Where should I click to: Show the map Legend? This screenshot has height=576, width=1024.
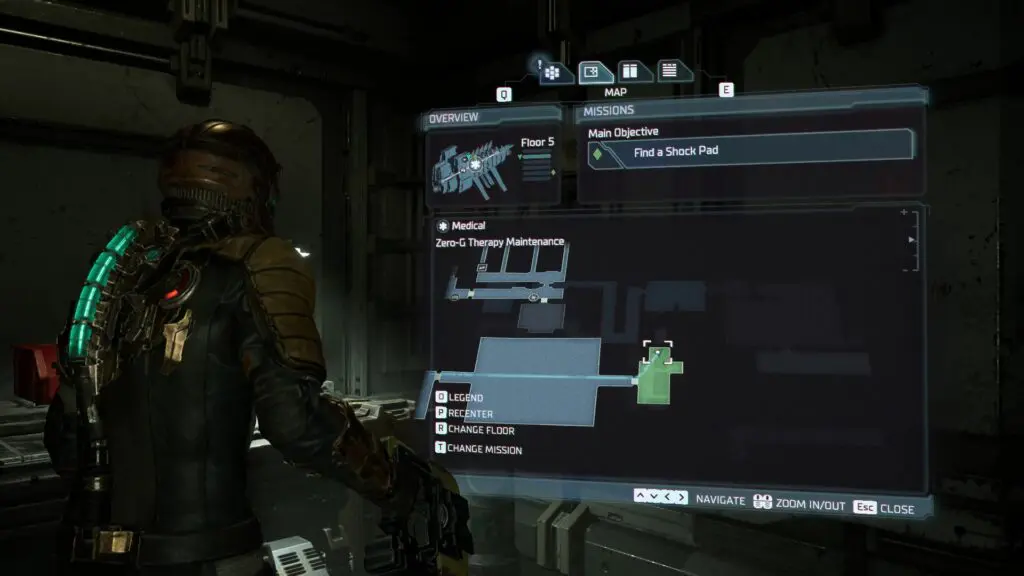(465, 398)
